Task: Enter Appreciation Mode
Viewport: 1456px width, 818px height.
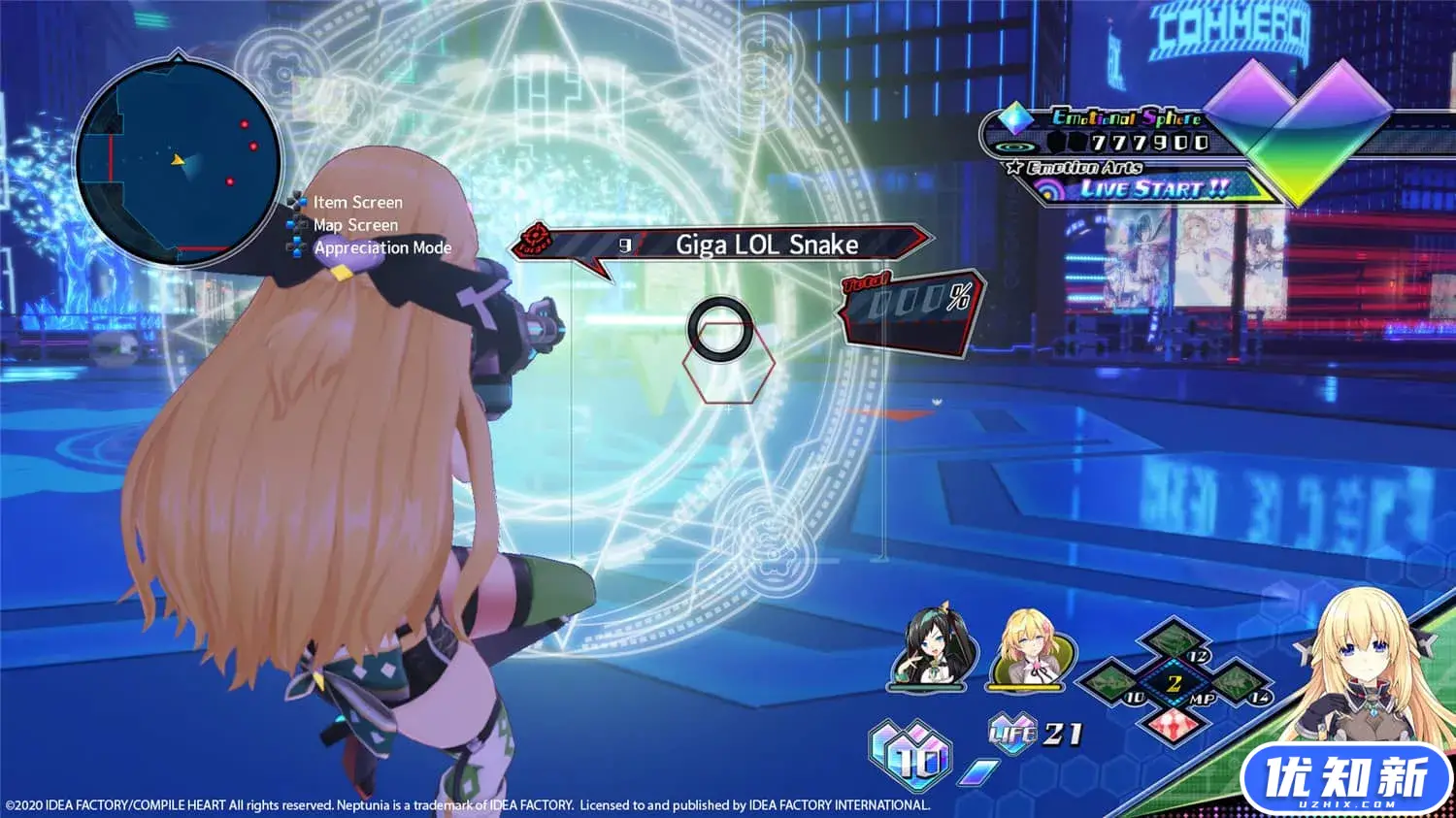Action: (x=381, y=247)
